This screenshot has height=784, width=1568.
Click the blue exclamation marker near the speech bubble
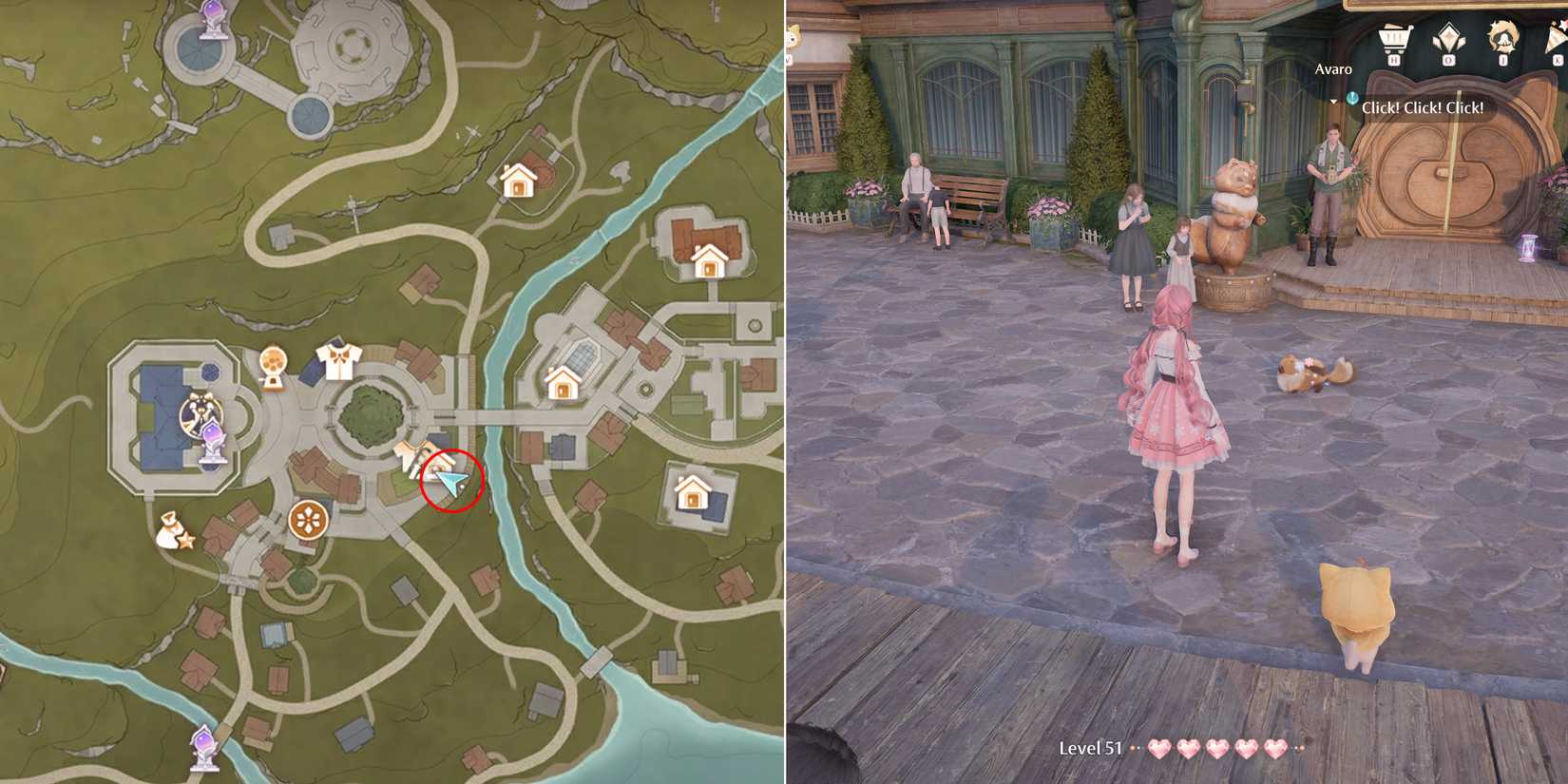pyautogui.click(x=1351, y=97)
